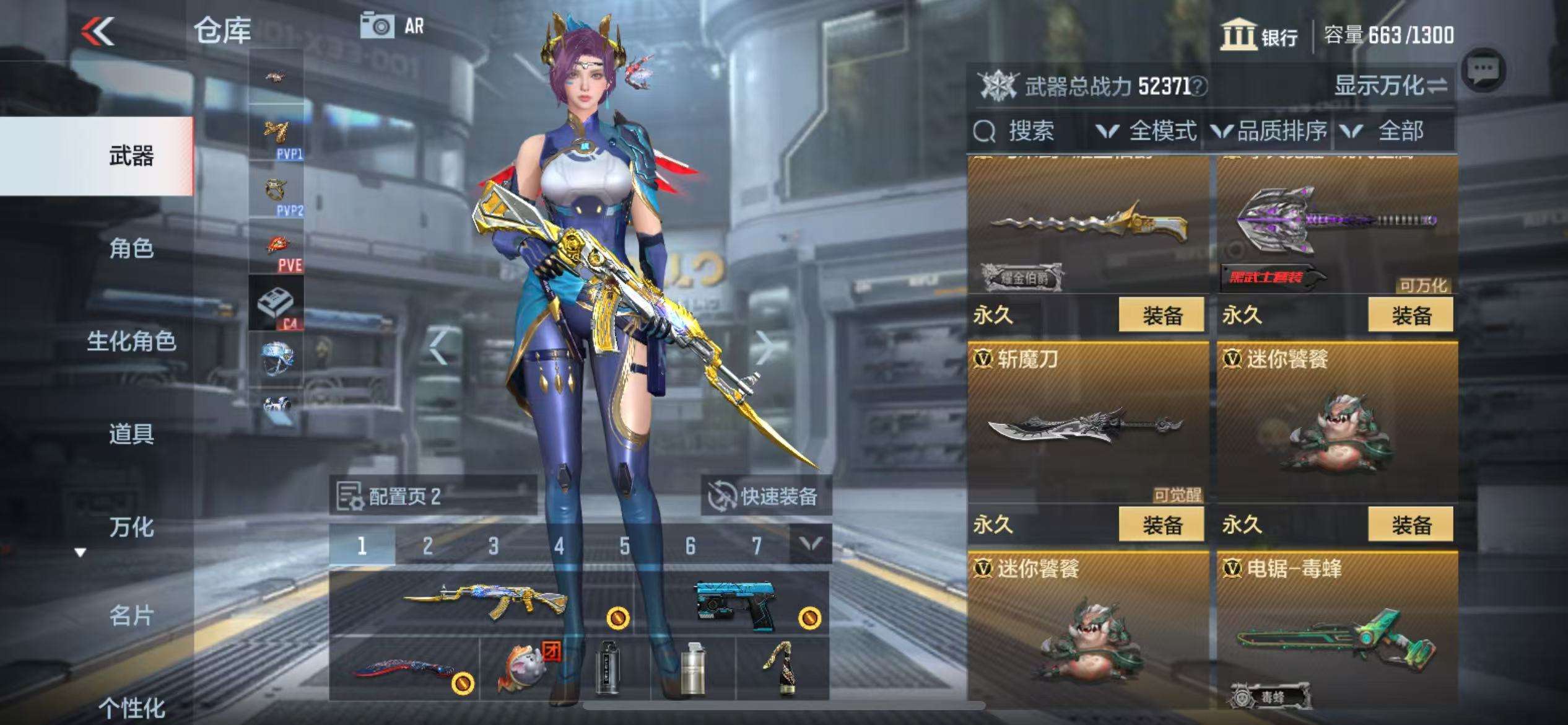Open the 生化角色 category
The image size is (1568, 725).
pyautogui.click(x=131, y=341)
